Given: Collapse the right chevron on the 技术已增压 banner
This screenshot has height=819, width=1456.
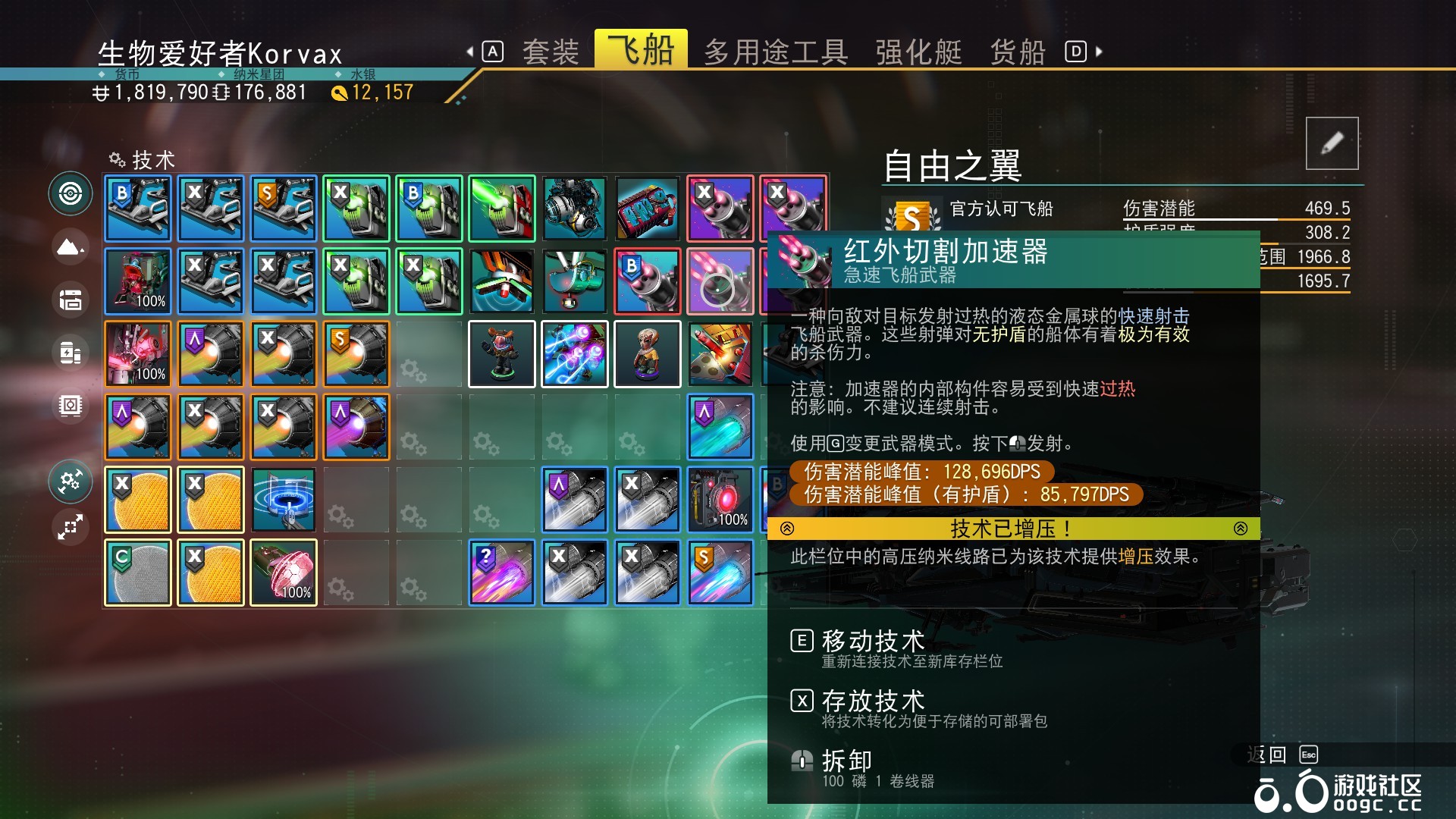Looking at the screenshot, I should click(1241, 528).
